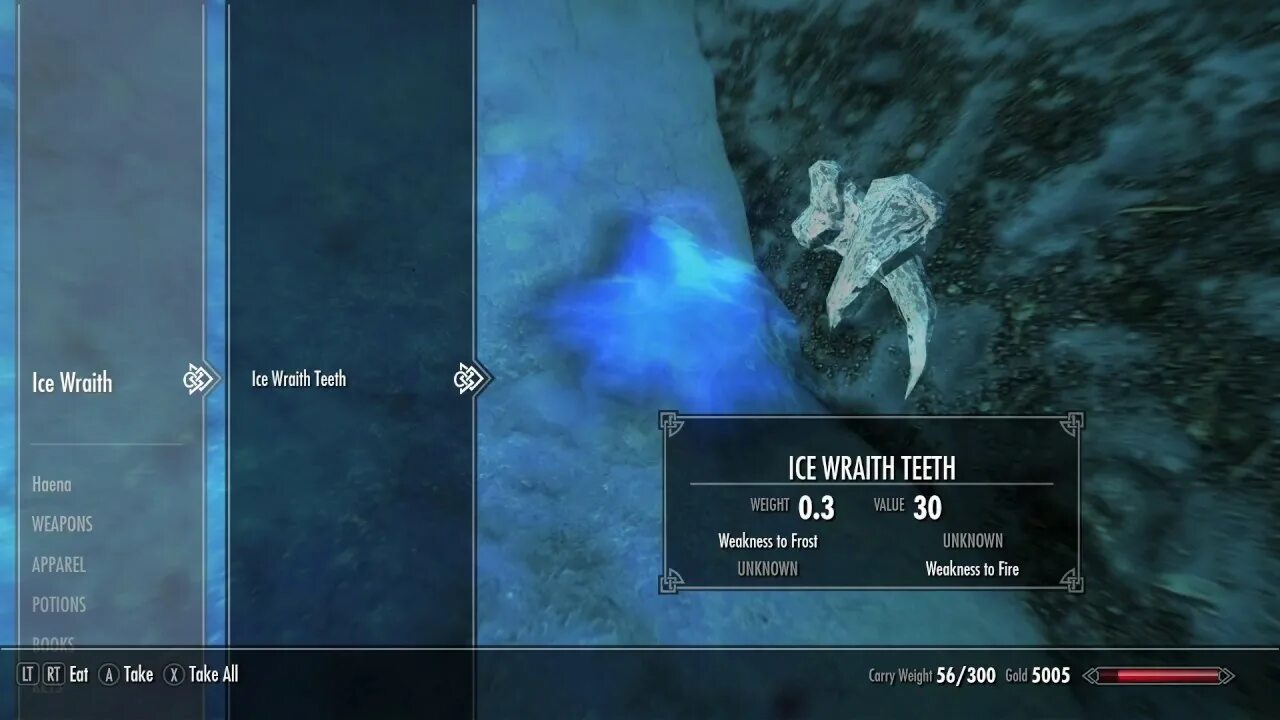Select the Books category
This screenshot has height=720, width=1280.
click(x=53, y=643)
